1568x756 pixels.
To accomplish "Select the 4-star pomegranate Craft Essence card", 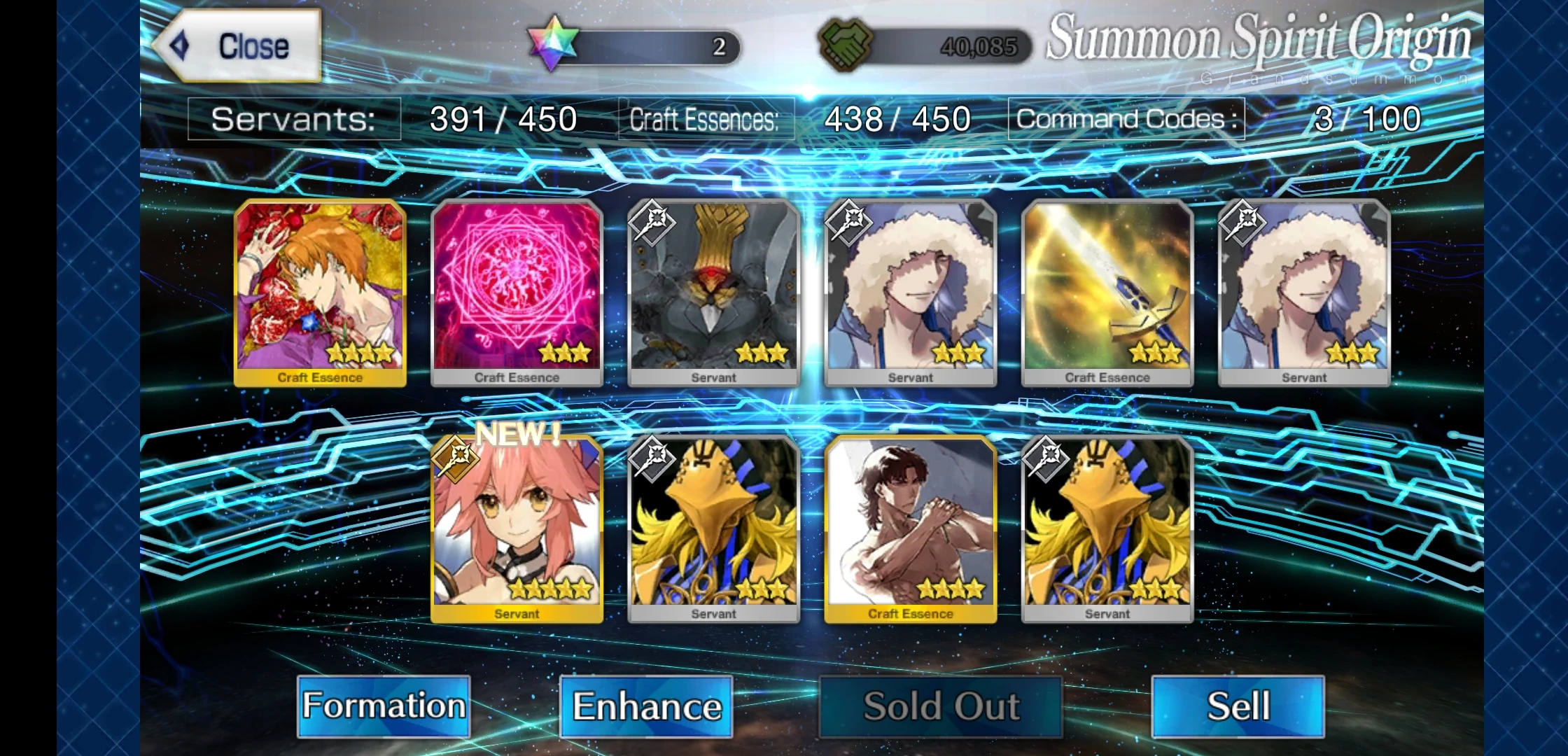I will click(319, 290).
